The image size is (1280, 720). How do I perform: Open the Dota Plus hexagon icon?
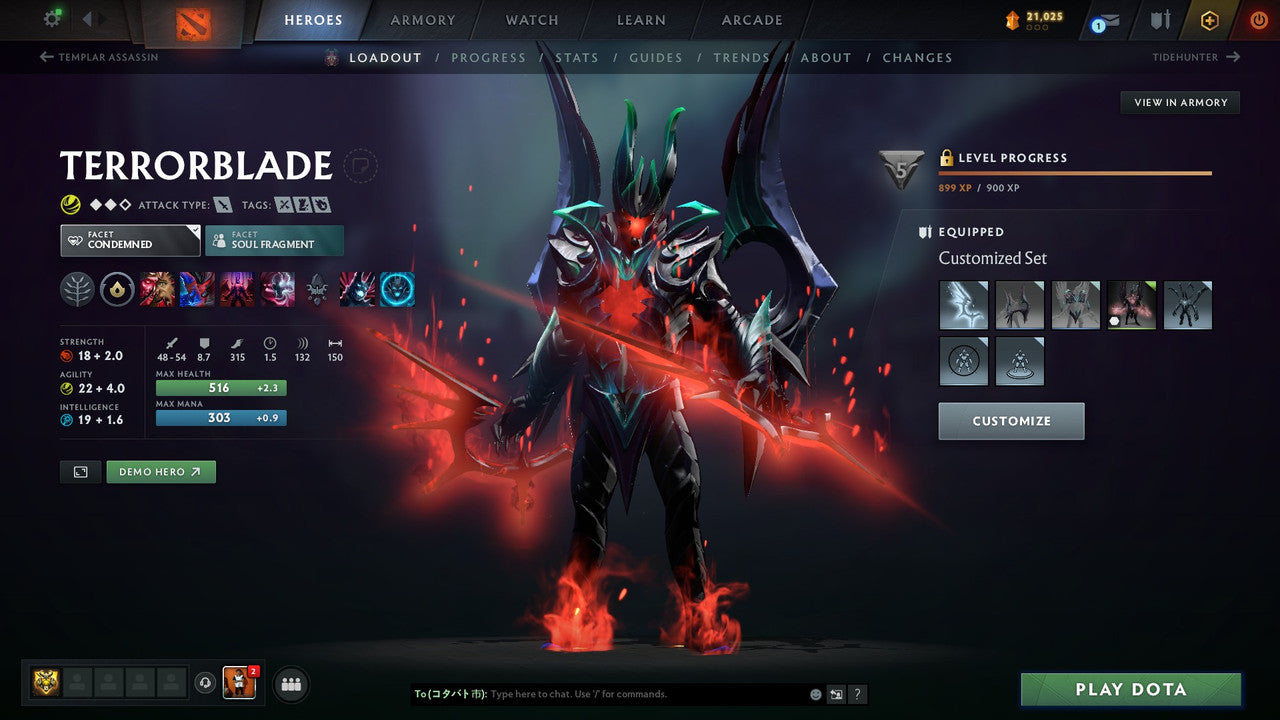[1209, 20]
